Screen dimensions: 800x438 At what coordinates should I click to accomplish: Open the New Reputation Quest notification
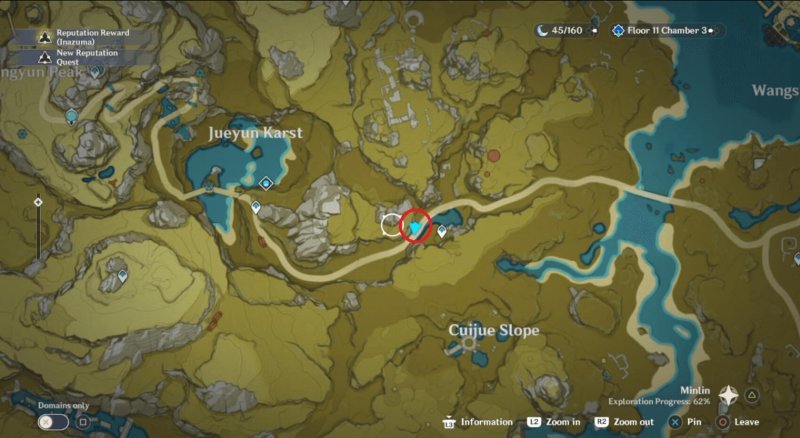tap(82, 58)
